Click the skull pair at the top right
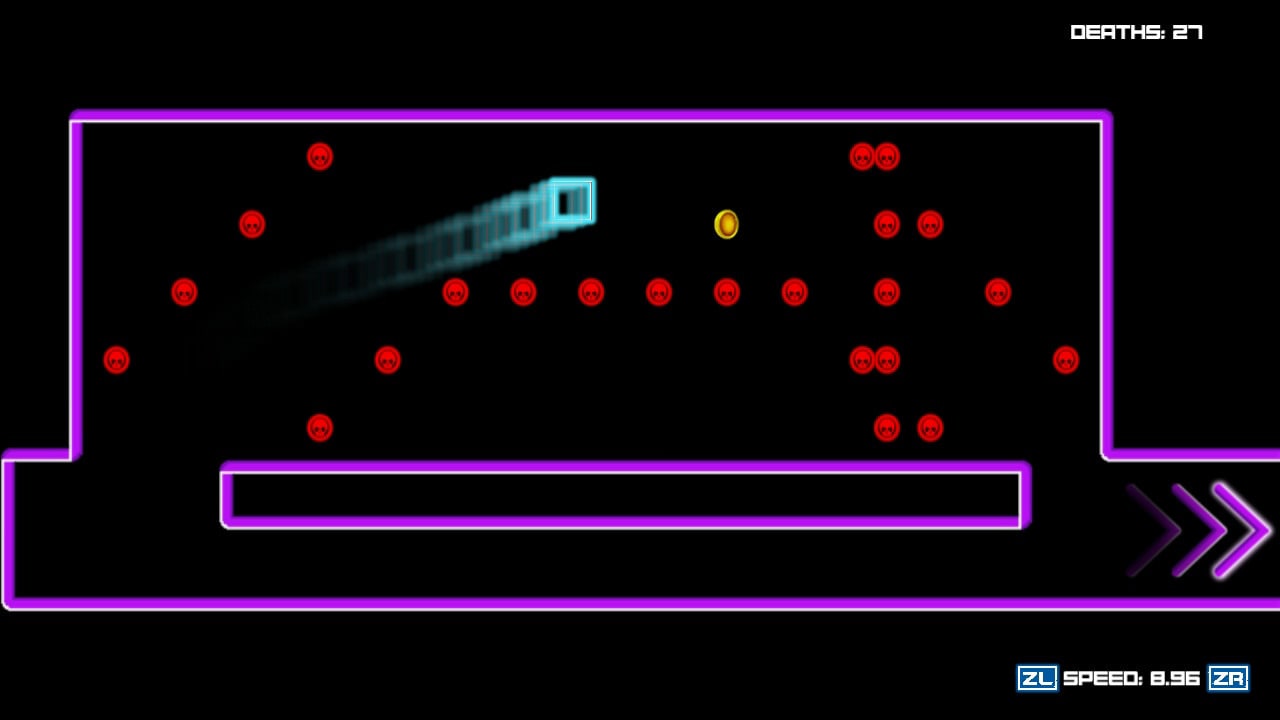 click(874, 155)
